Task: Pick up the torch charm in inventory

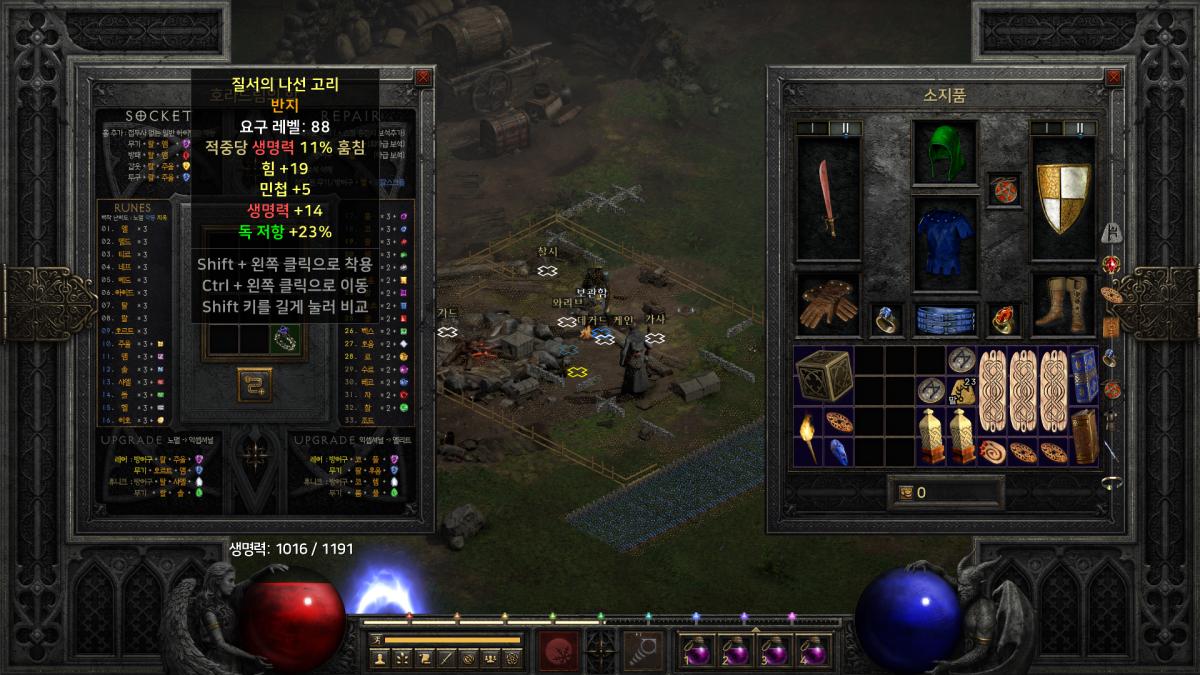Action: coord(808,436)
